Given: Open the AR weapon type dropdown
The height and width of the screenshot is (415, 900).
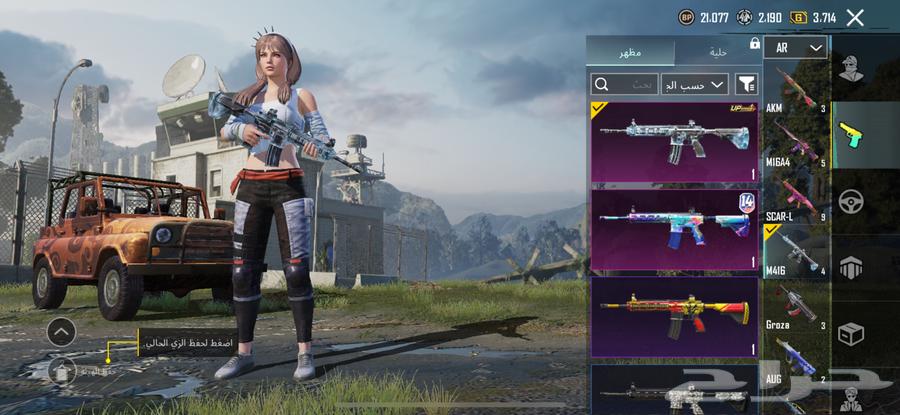Looking at the screenshot, I should [x=796, y=48].
